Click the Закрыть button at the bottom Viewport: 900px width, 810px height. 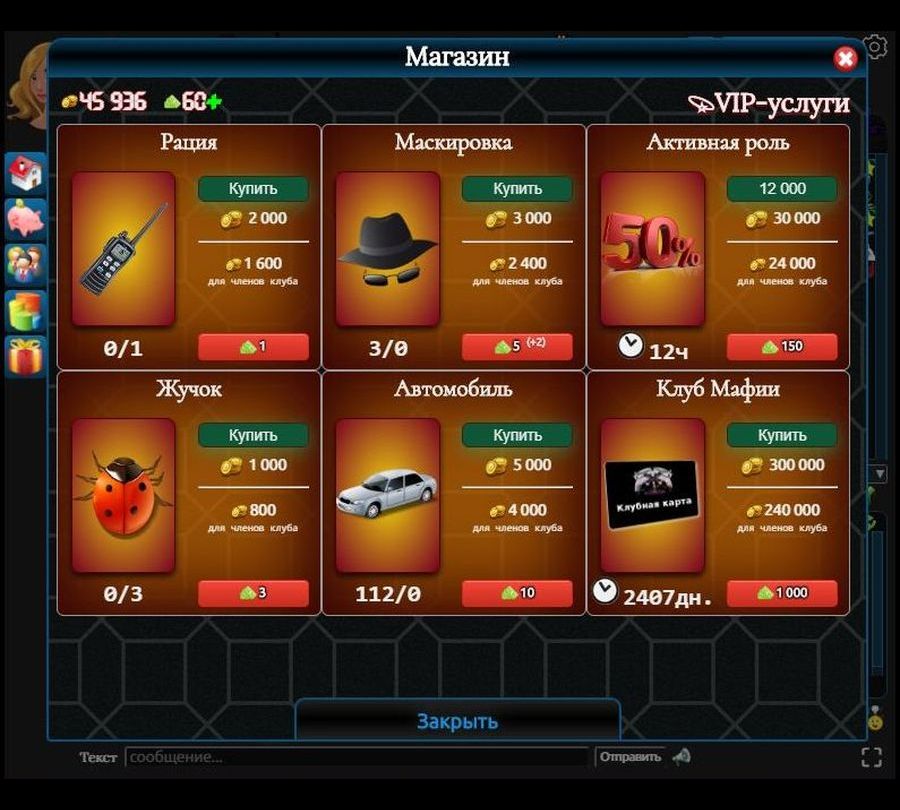457,721
